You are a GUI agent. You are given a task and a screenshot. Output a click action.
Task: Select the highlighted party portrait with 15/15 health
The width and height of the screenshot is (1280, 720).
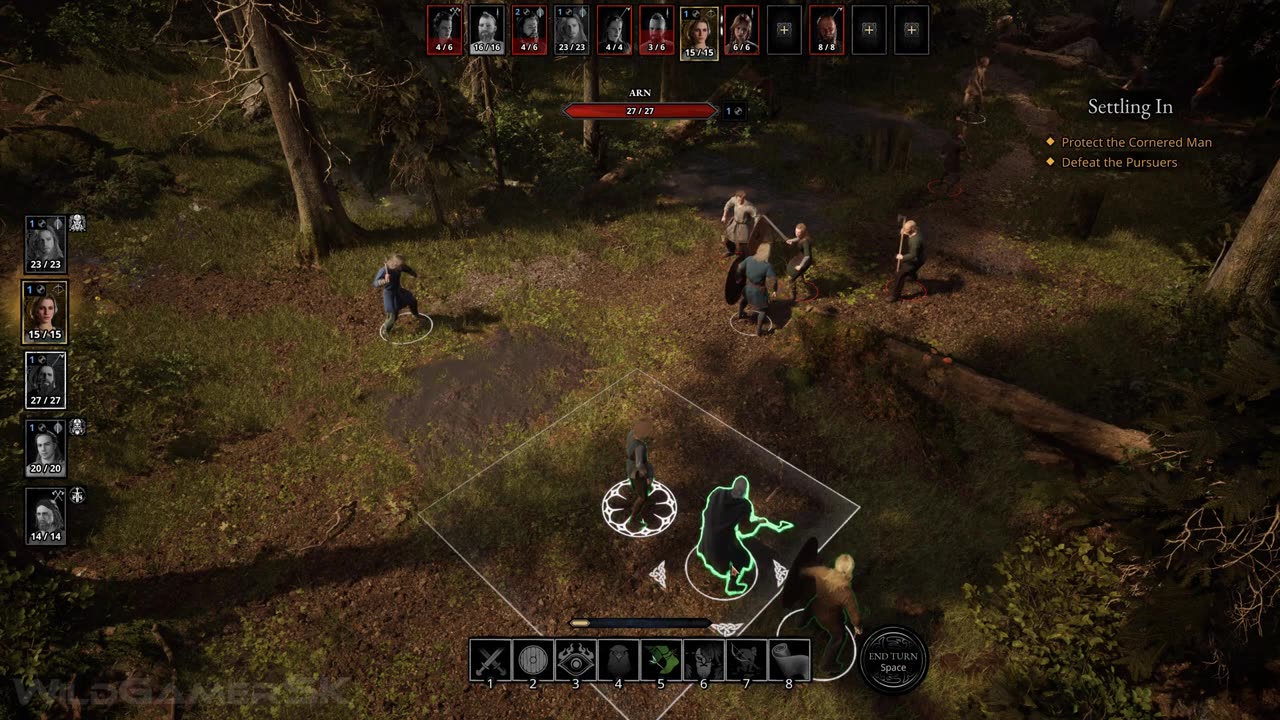click(x=45, y=312)
